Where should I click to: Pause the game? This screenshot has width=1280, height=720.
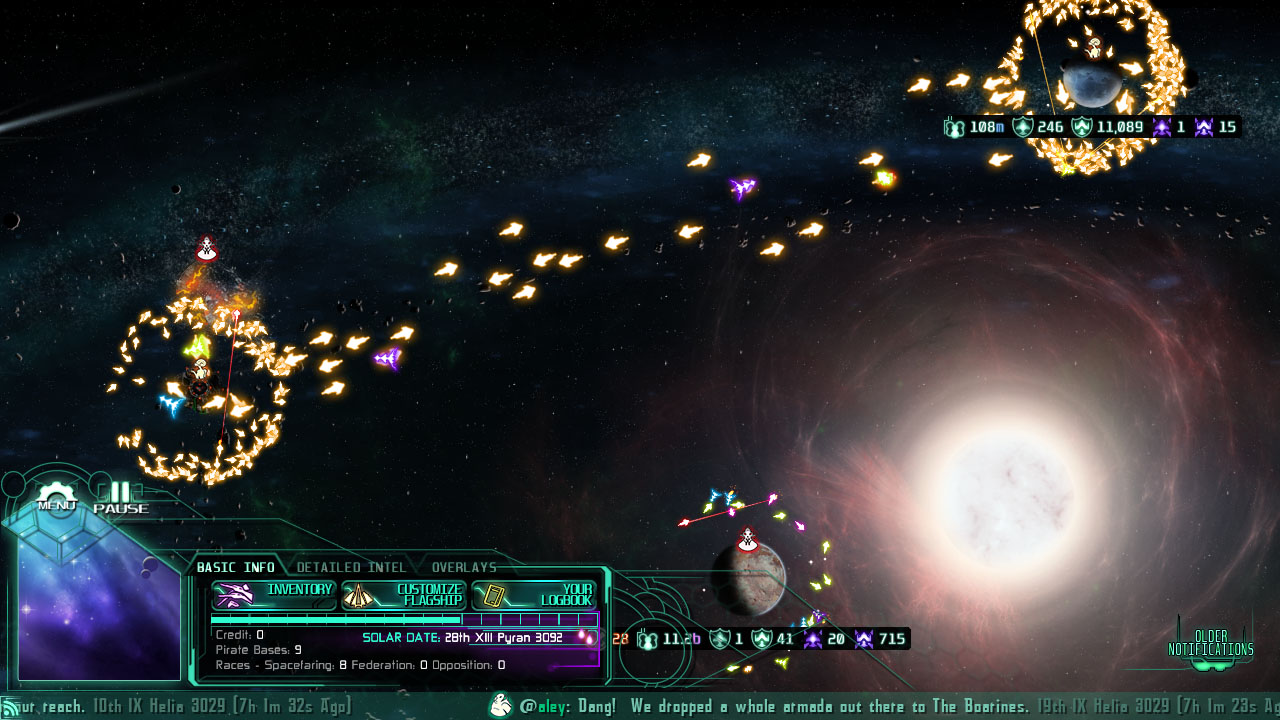coord(120,497)
